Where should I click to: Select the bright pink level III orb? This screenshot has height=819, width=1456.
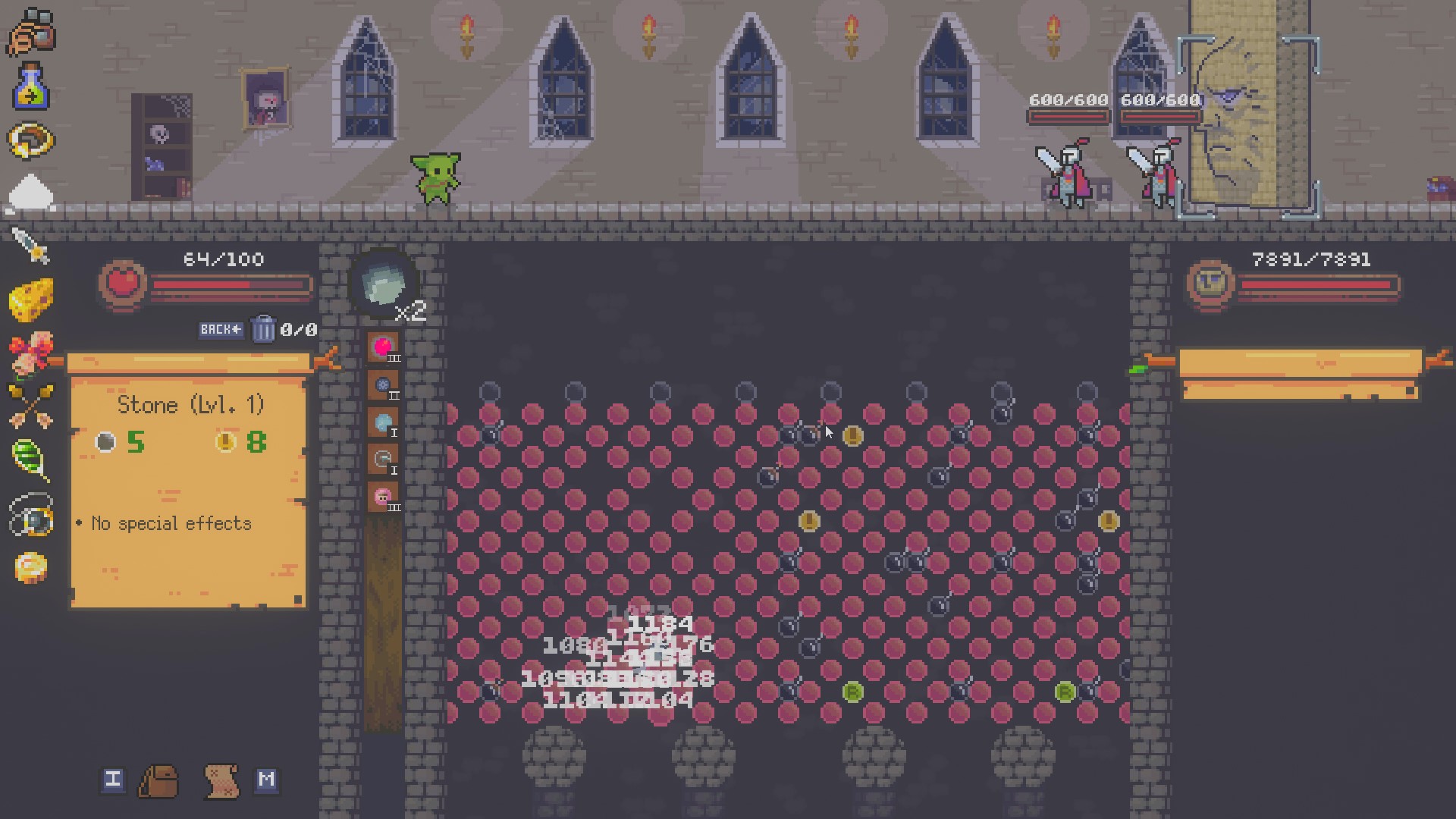tap(383, 348)
